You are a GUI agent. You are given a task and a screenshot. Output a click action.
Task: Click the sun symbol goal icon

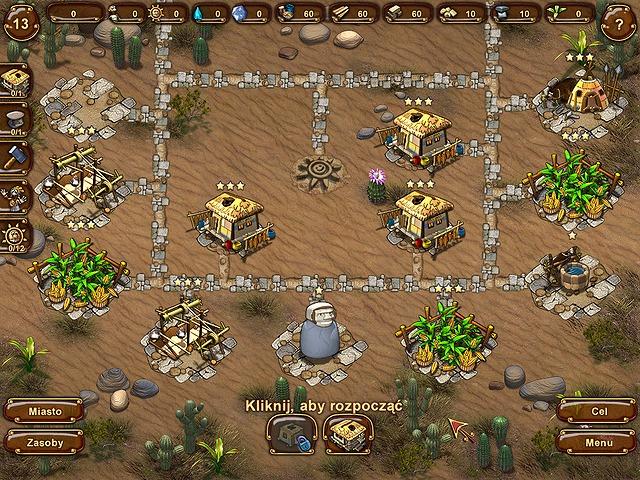coord(14,235)
